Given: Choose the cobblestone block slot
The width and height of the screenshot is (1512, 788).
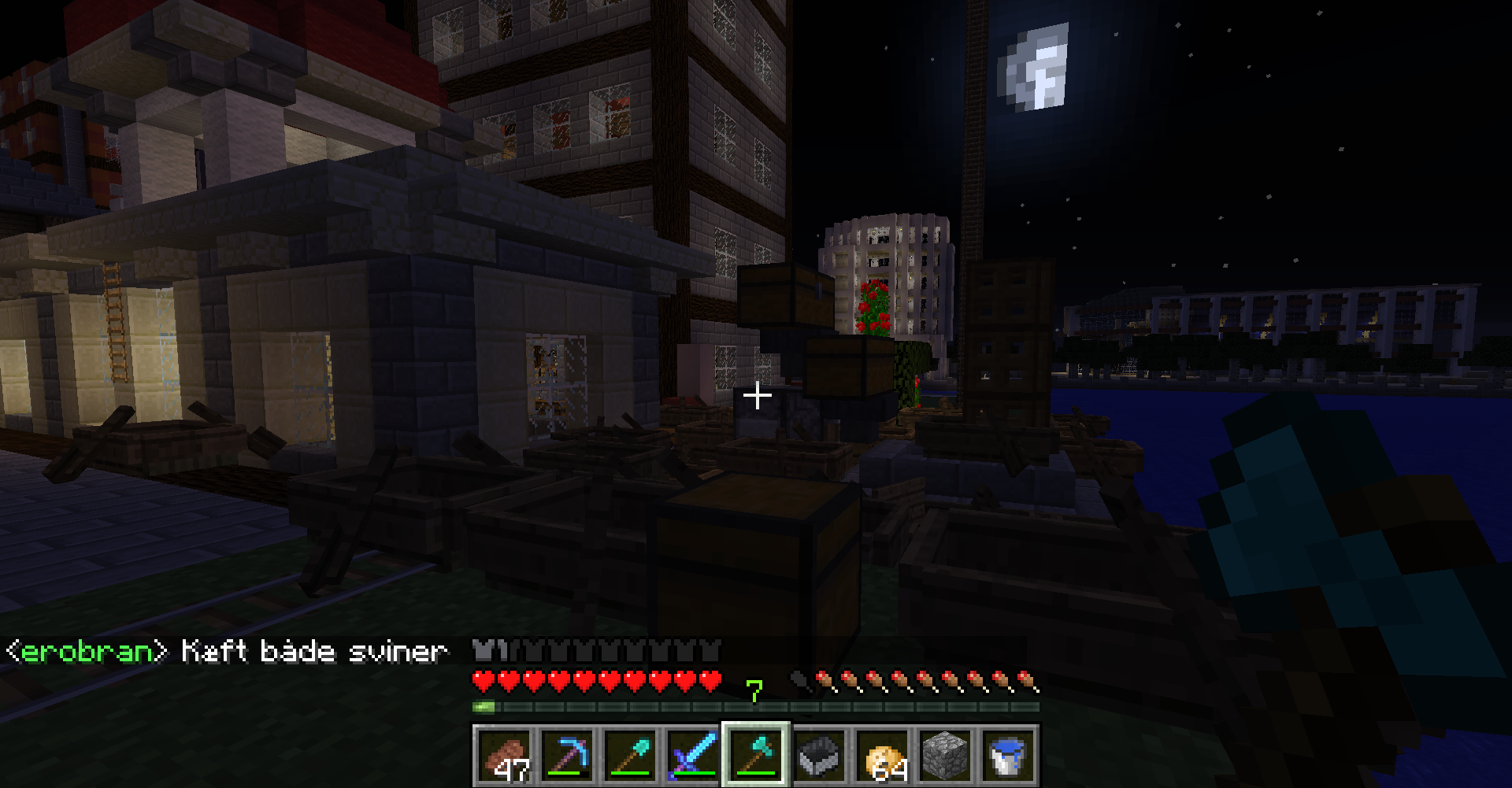Looking at the screenshot, I should coord(945,755).
